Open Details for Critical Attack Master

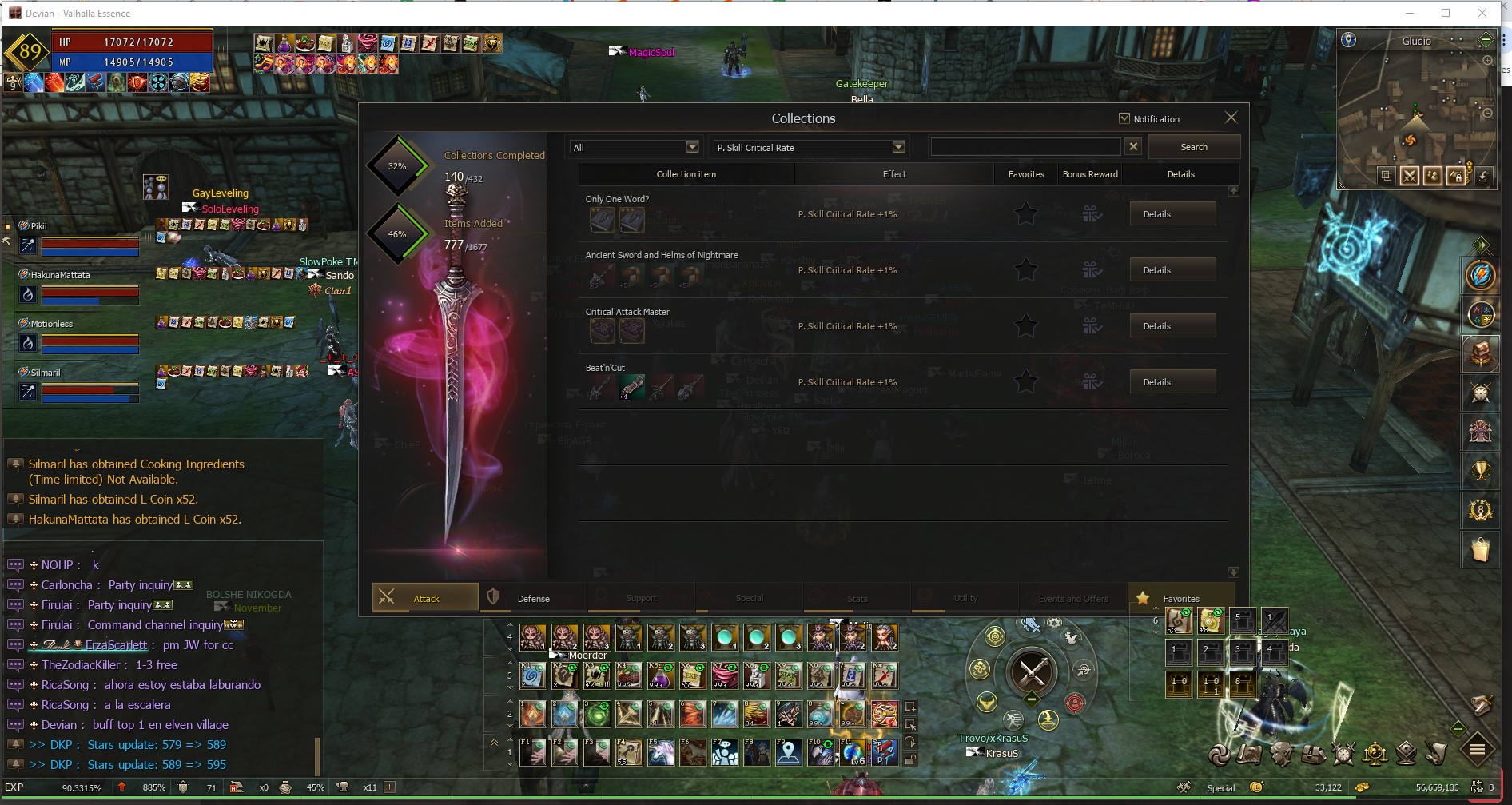tap(1172, 326)
